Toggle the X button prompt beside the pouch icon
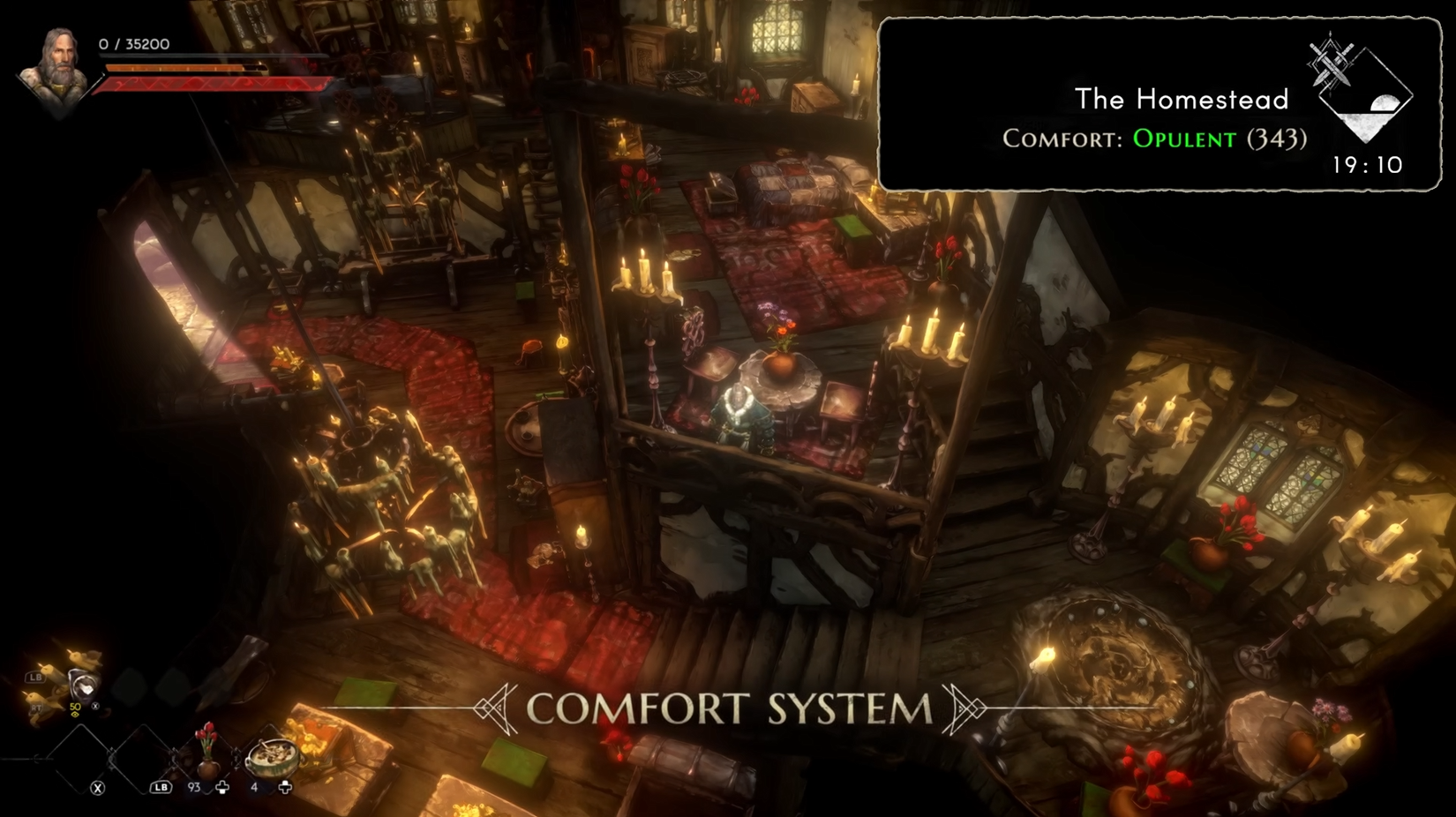This screenshot has width=1456, height=817. 94,706
